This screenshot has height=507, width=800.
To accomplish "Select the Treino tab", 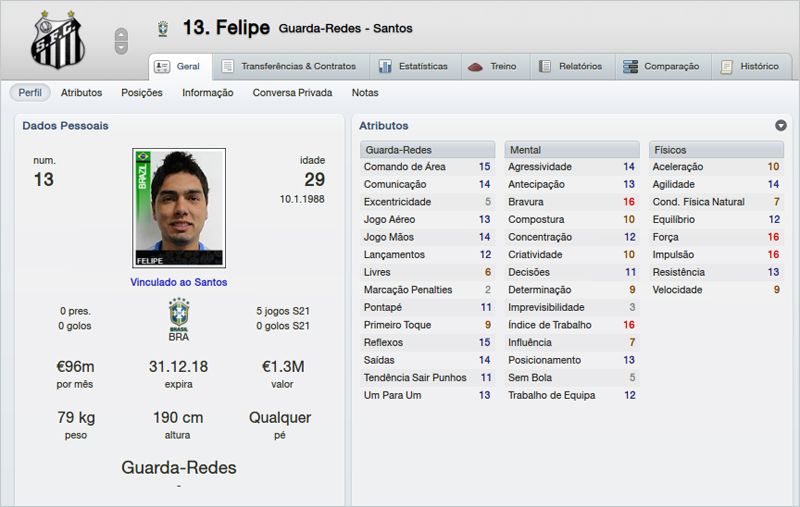I will point(494,67).
